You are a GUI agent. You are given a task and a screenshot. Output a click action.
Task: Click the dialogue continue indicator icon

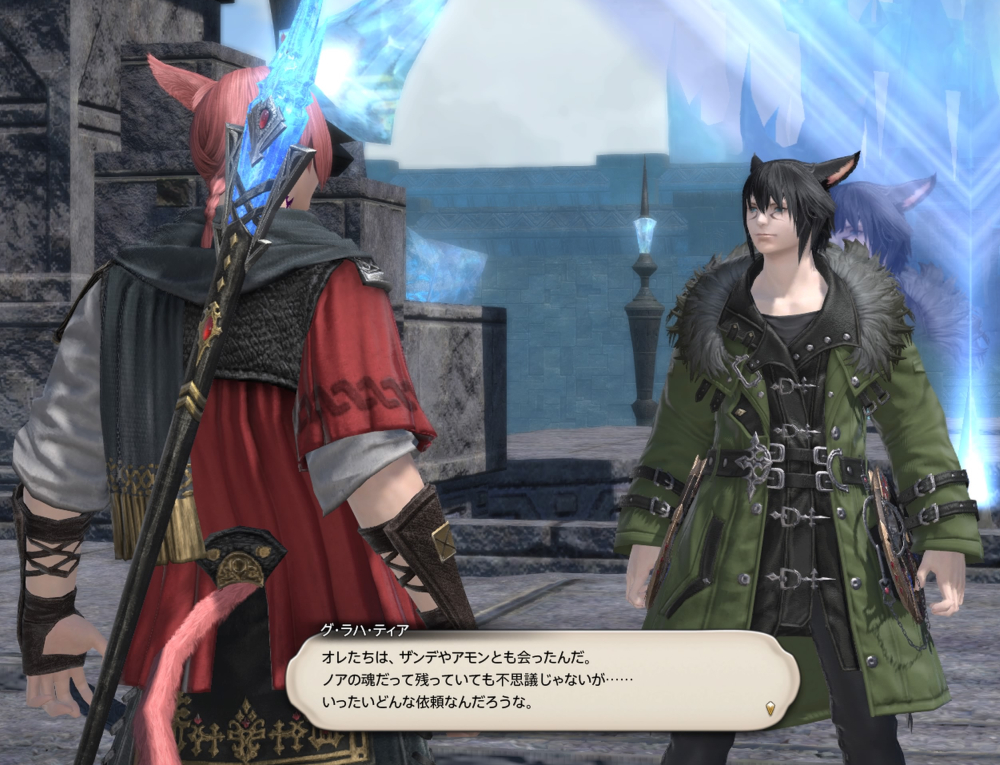[769, 708]
